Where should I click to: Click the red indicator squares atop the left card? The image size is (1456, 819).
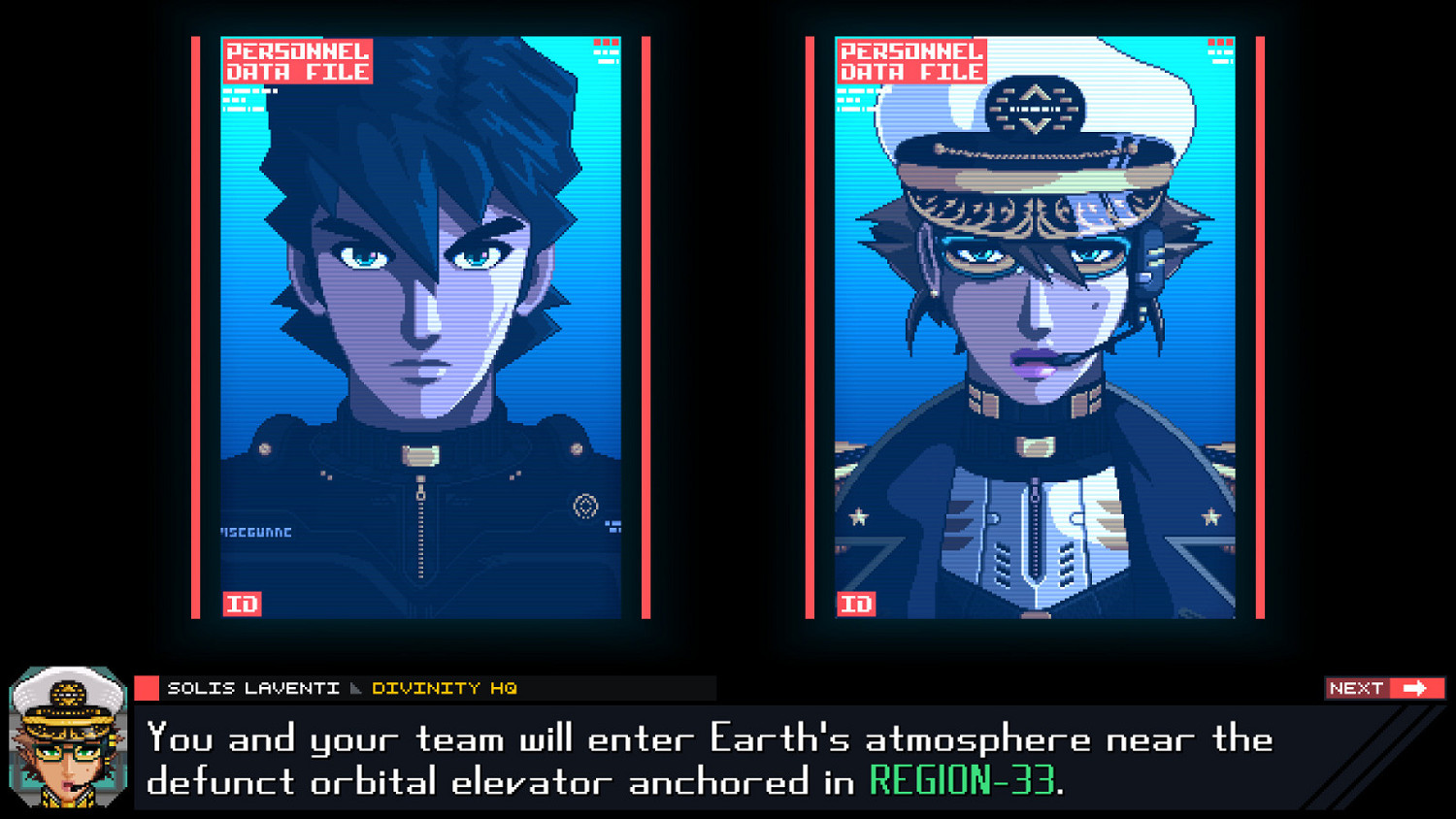[608, 44]
